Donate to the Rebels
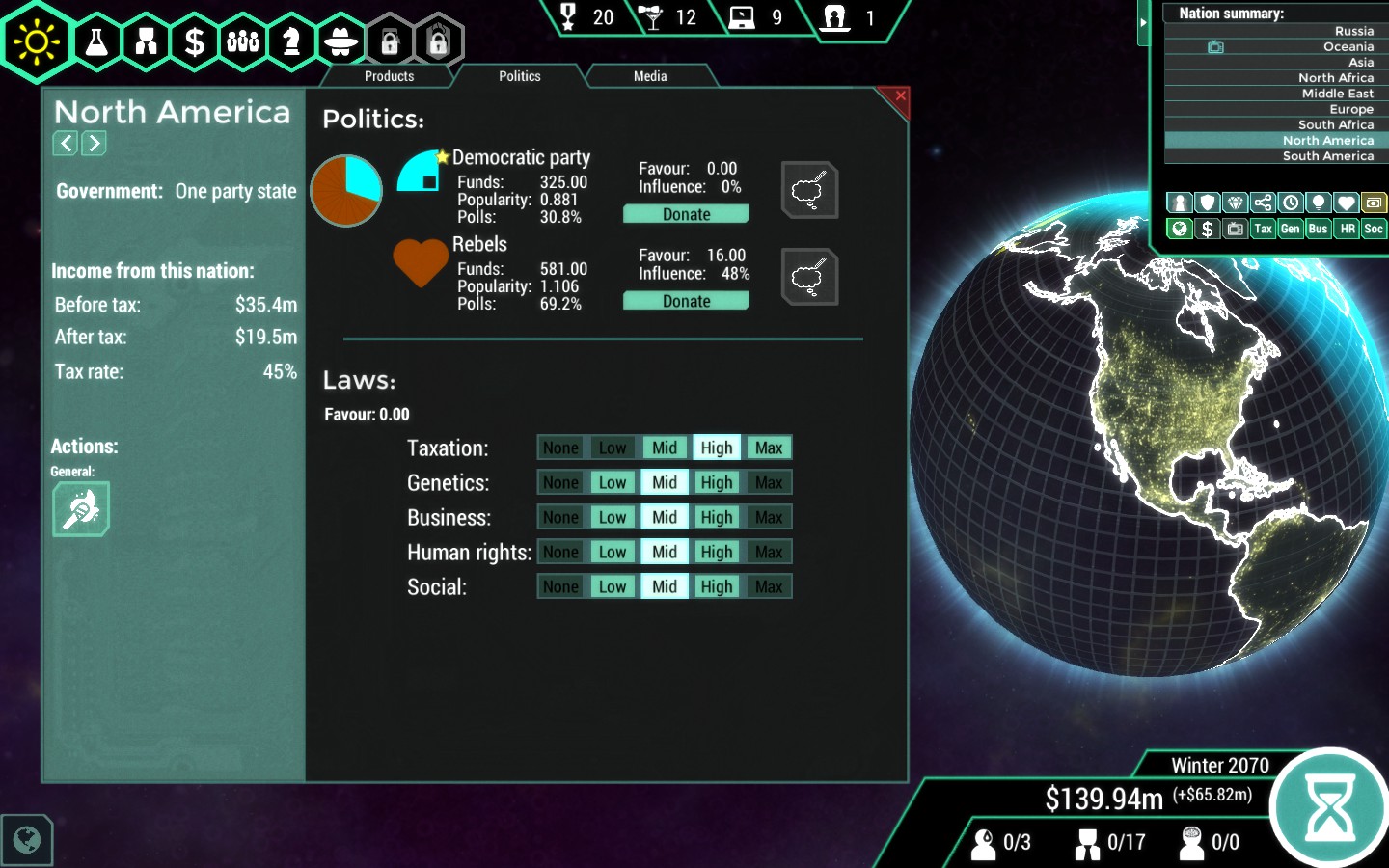The width and height of the screenshot is (1389, 868). (686, 301)
